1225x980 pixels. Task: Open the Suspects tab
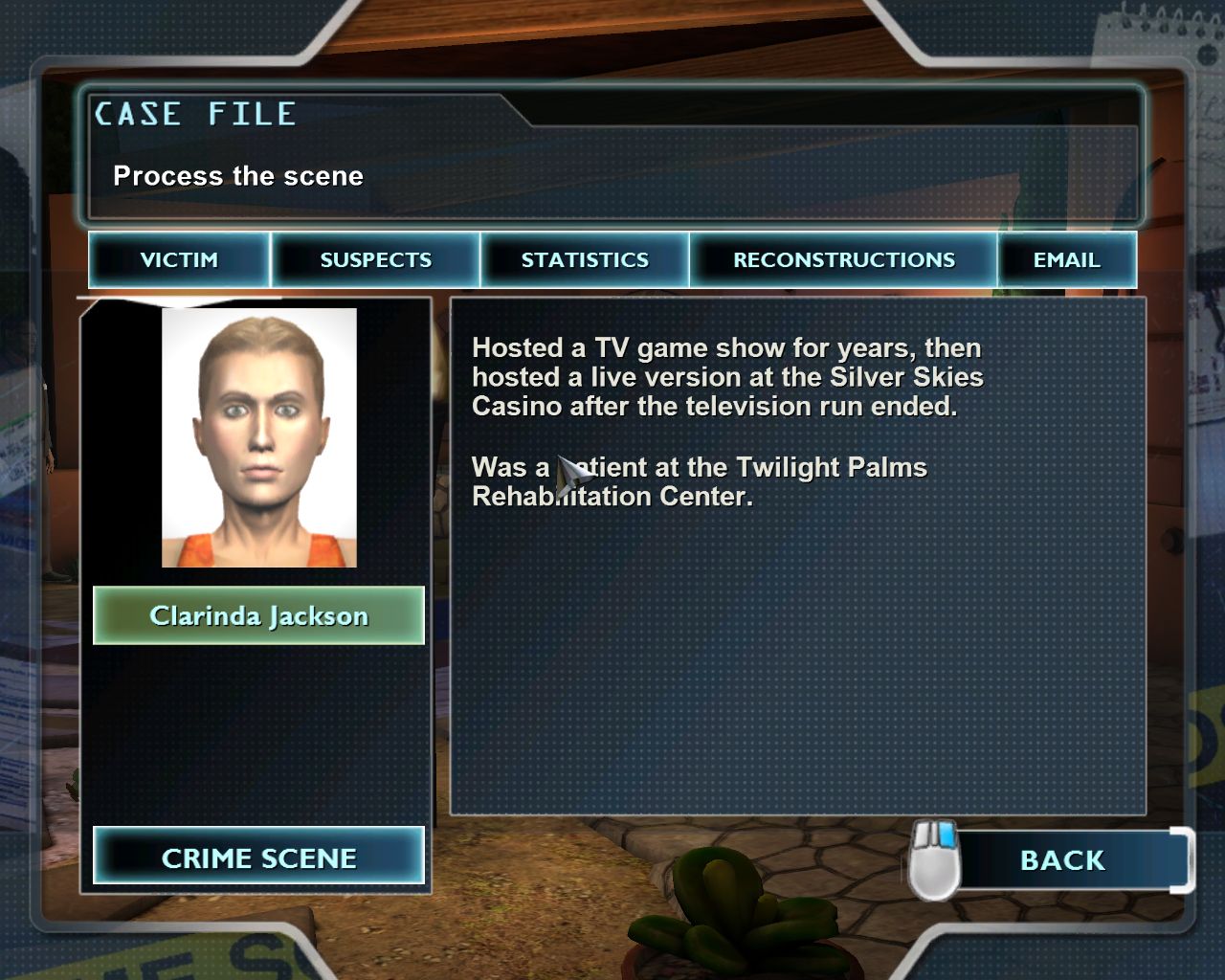click(x=375, y=259)
